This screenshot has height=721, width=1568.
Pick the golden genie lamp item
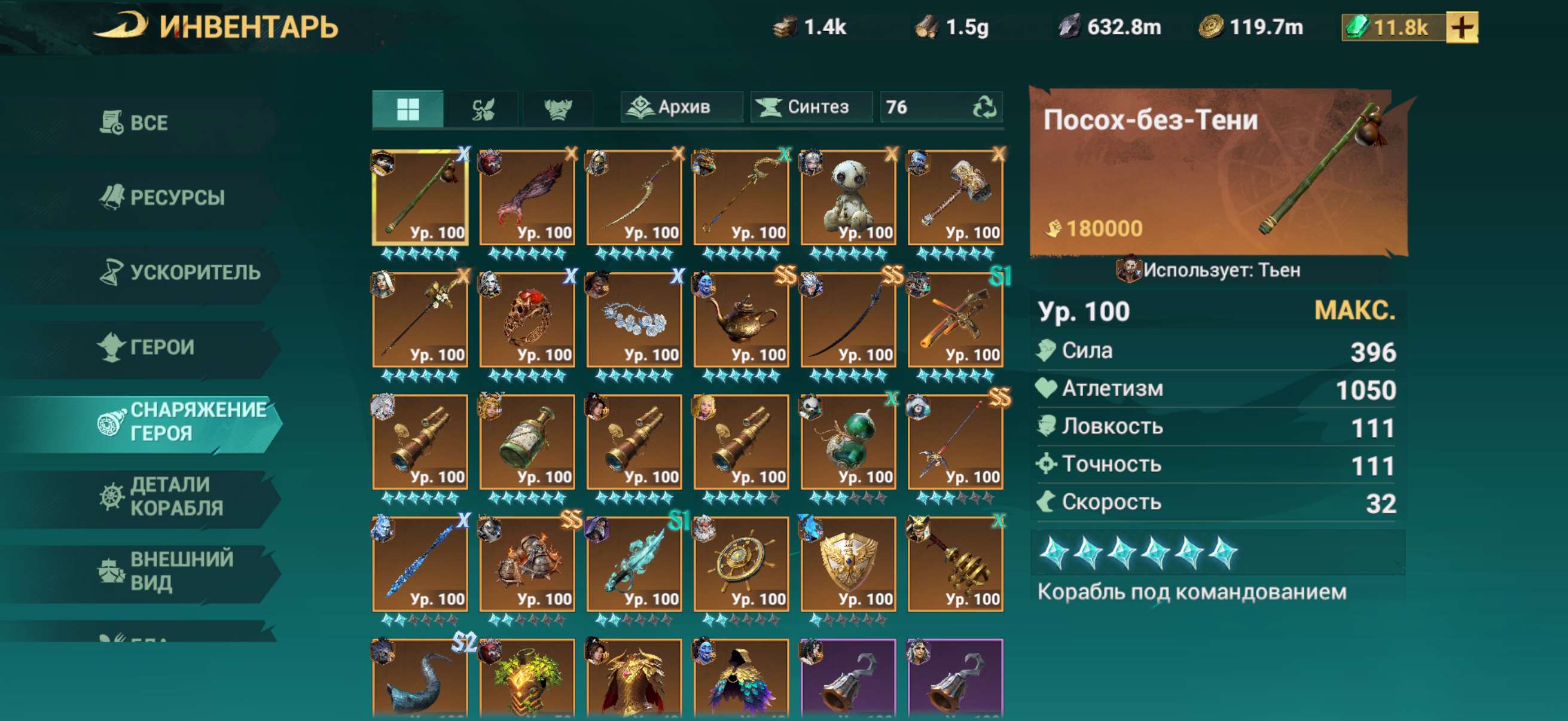click(742, 319)
